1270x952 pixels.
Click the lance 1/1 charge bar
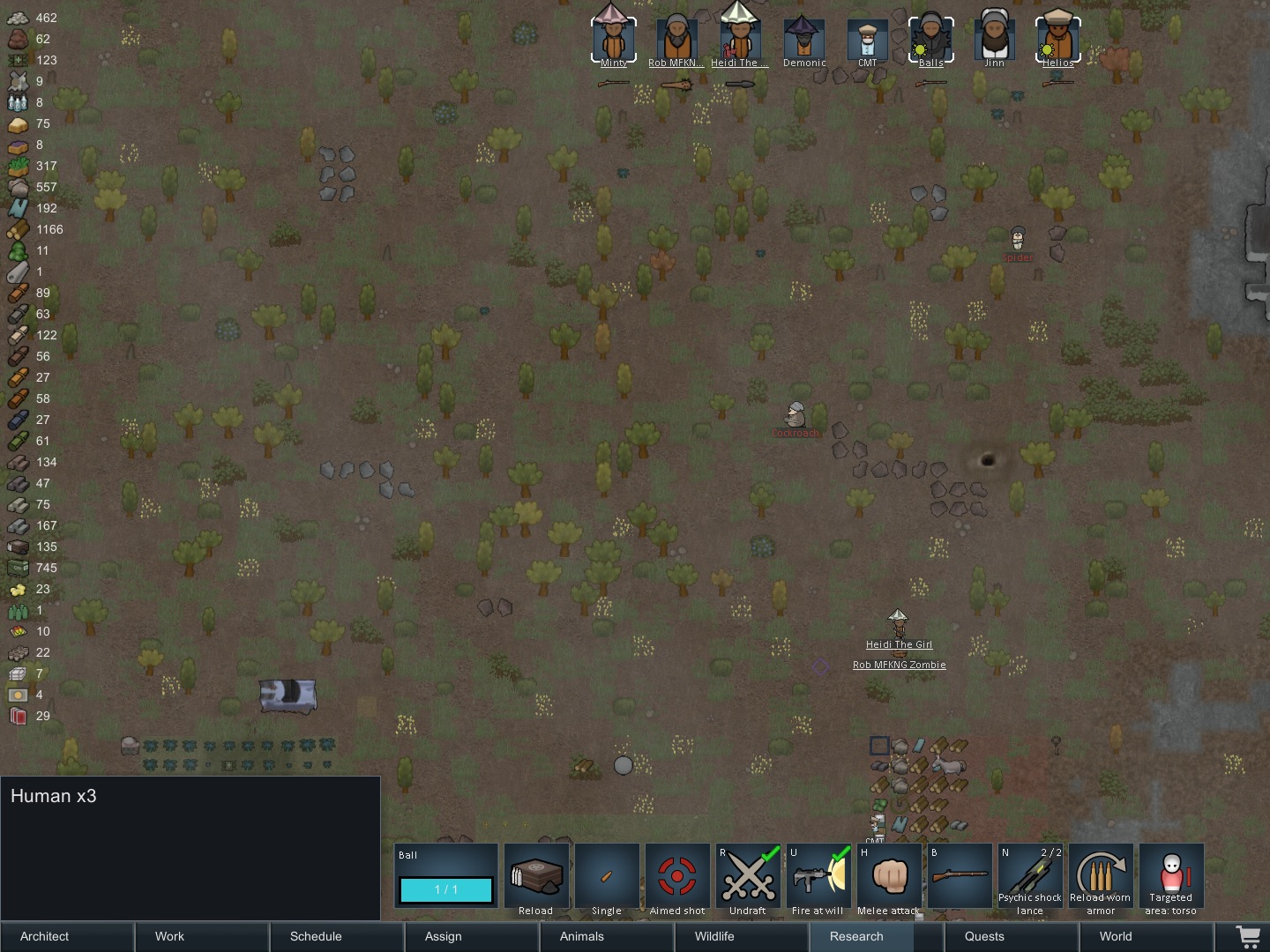coord(445,890)
